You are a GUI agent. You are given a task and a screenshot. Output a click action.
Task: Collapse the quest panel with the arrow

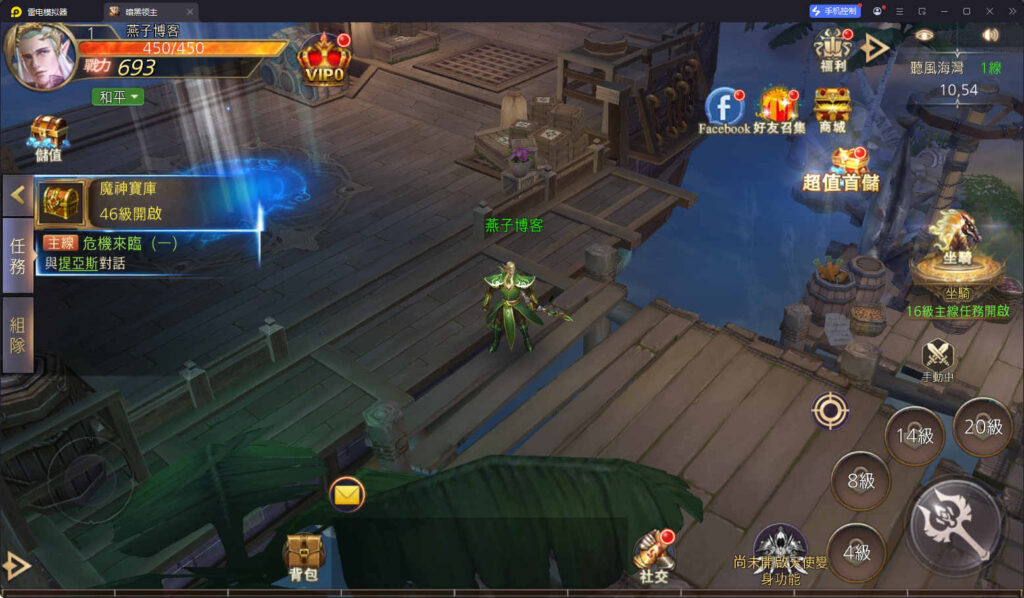17,195
